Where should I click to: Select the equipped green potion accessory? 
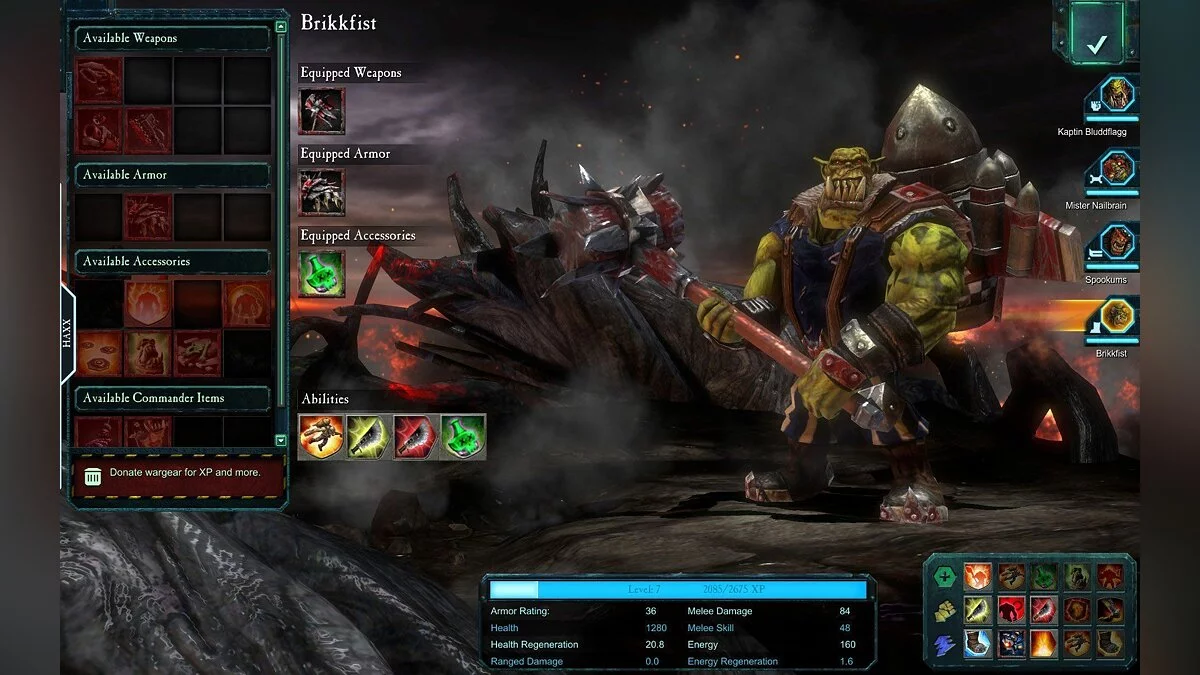(322, 274)
